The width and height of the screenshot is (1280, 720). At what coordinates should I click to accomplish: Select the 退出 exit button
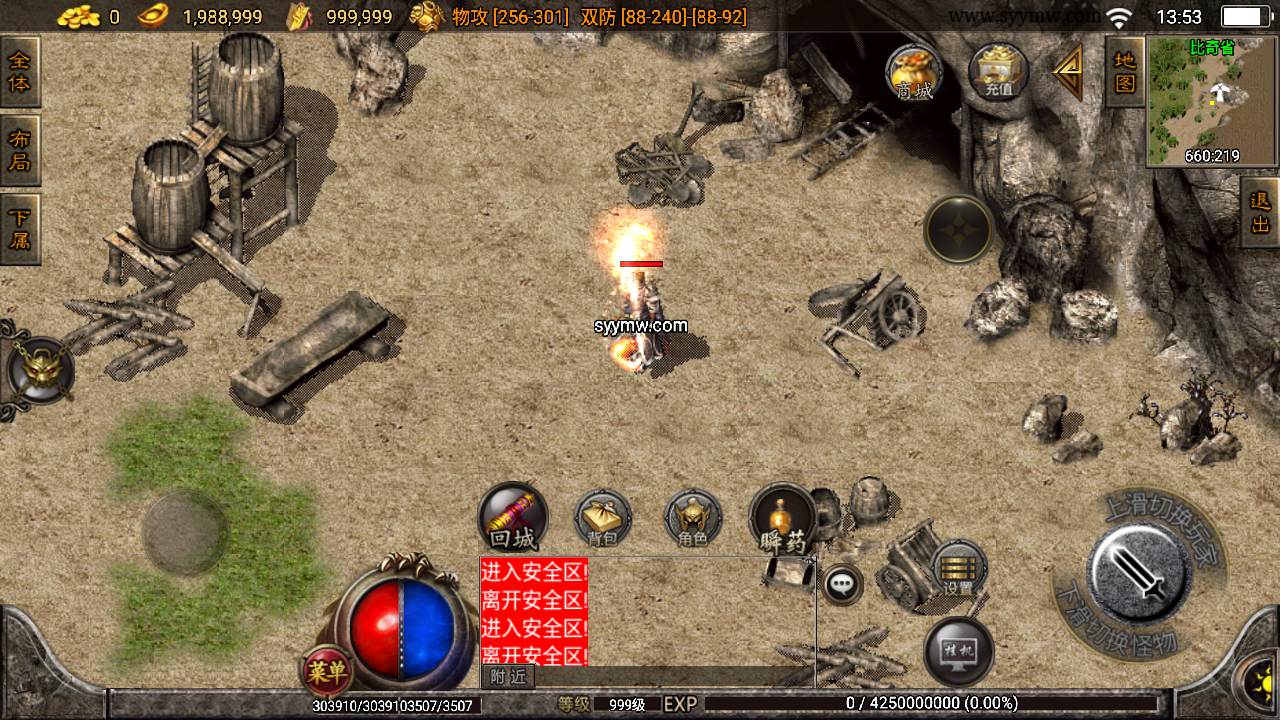click(1260, 212)
